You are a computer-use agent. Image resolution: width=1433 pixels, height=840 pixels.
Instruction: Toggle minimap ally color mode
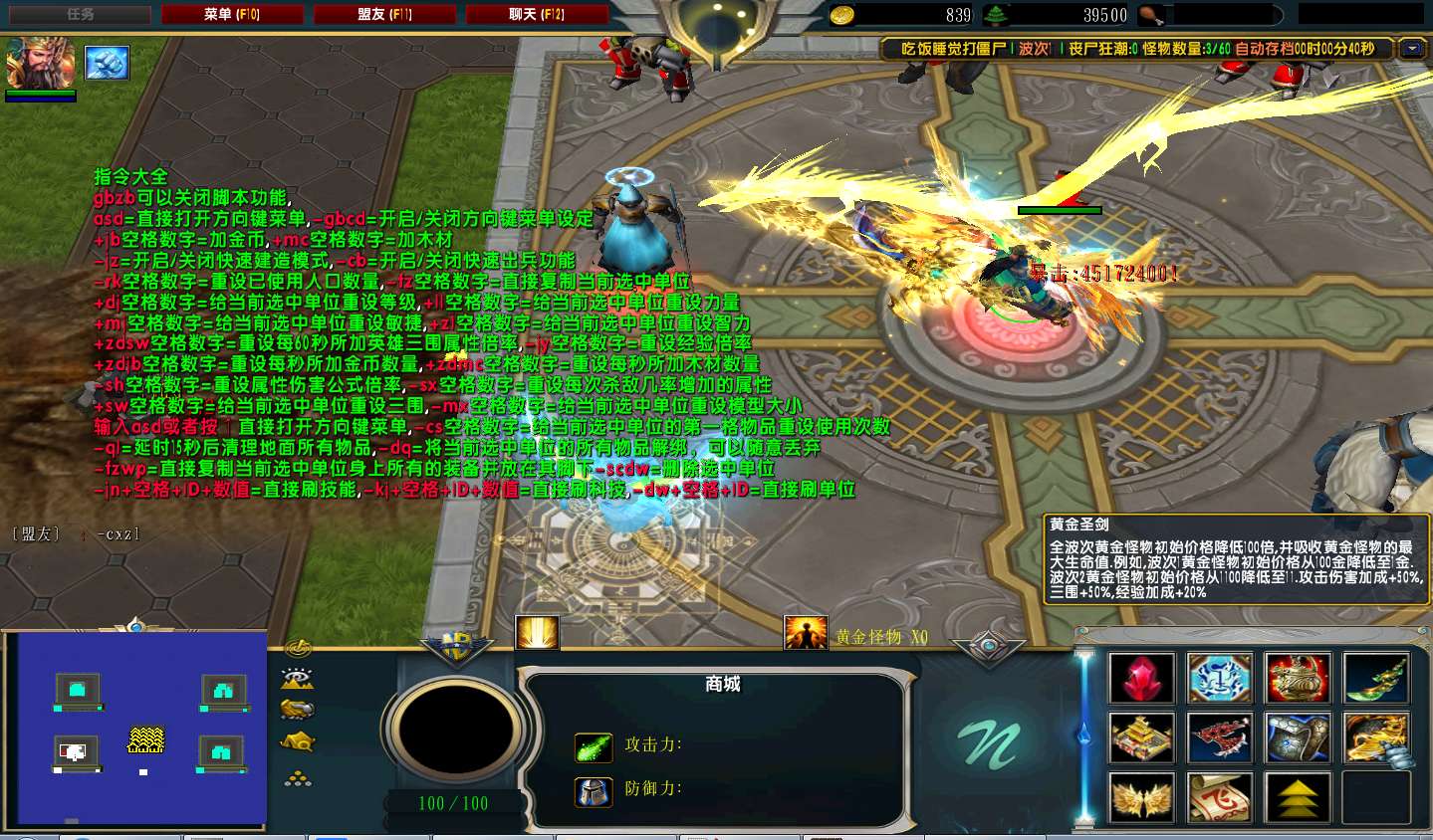click(x=298, y=710)
